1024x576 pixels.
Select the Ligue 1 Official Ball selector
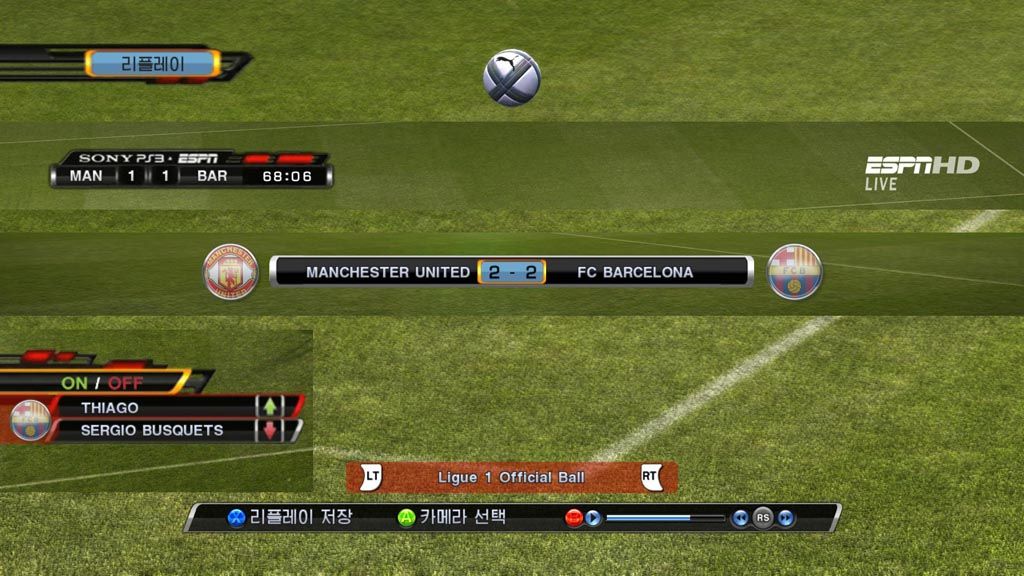pyautogui.click(x=511, y=478)
